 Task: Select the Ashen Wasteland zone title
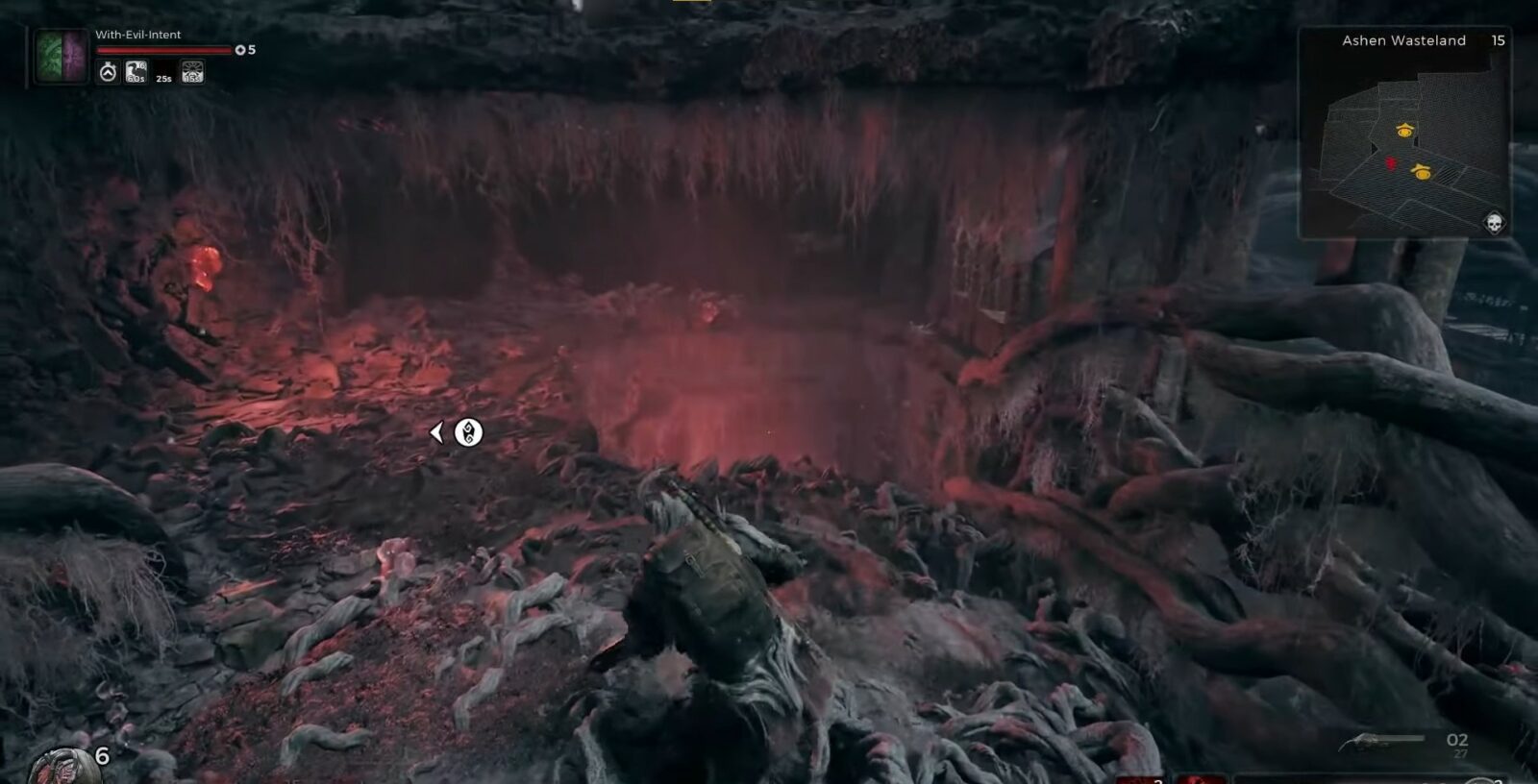tap(1404, 39)
